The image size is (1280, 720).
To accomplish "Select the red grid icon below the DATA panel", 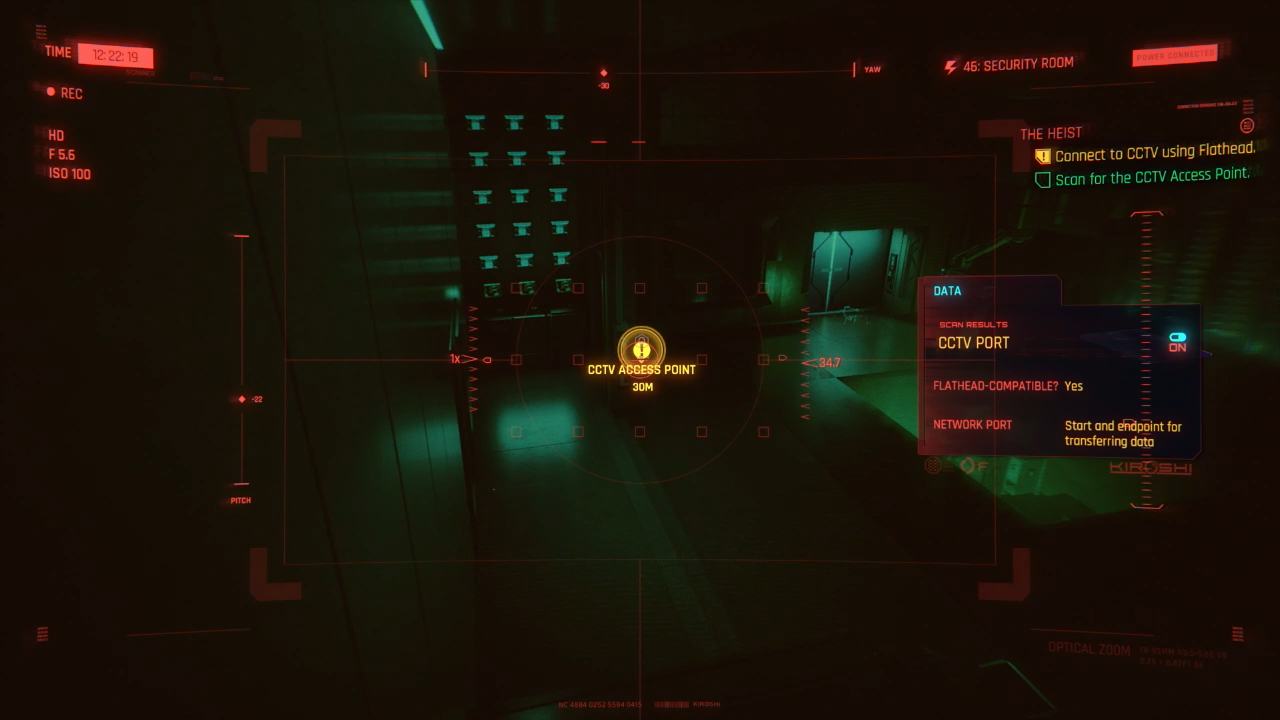I will [x=932, y=465].
